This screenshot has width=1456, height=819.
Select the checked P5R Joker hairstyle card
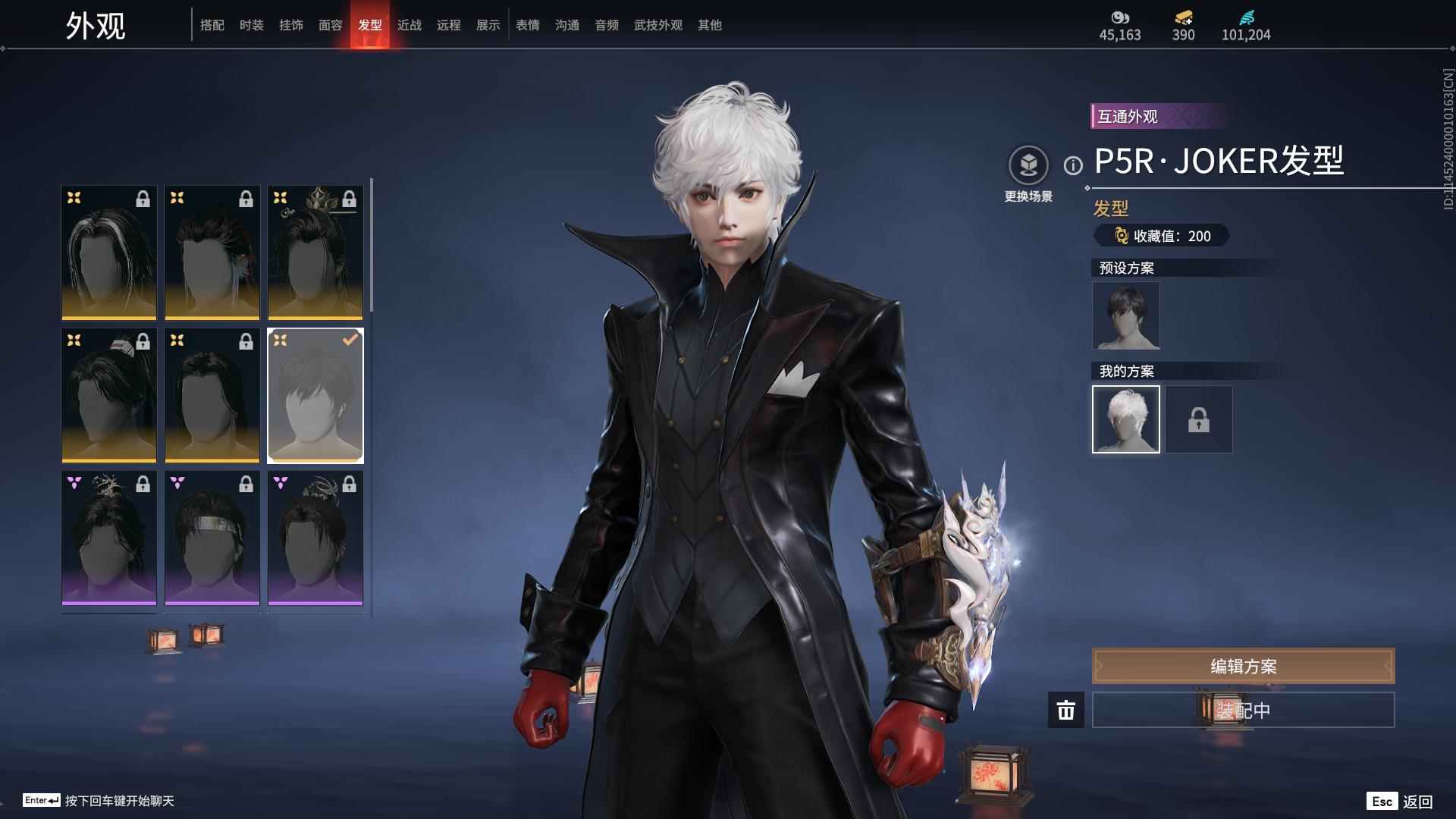click(x=315, y=395)
